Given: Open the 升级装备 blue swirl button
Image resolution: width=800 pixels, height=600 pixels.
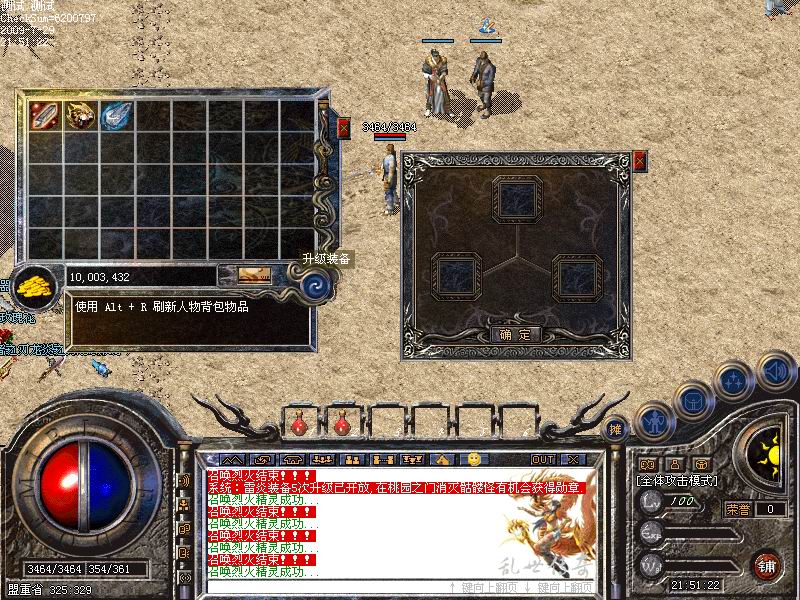Looking at the screenshot, I should tap(317, 288).
